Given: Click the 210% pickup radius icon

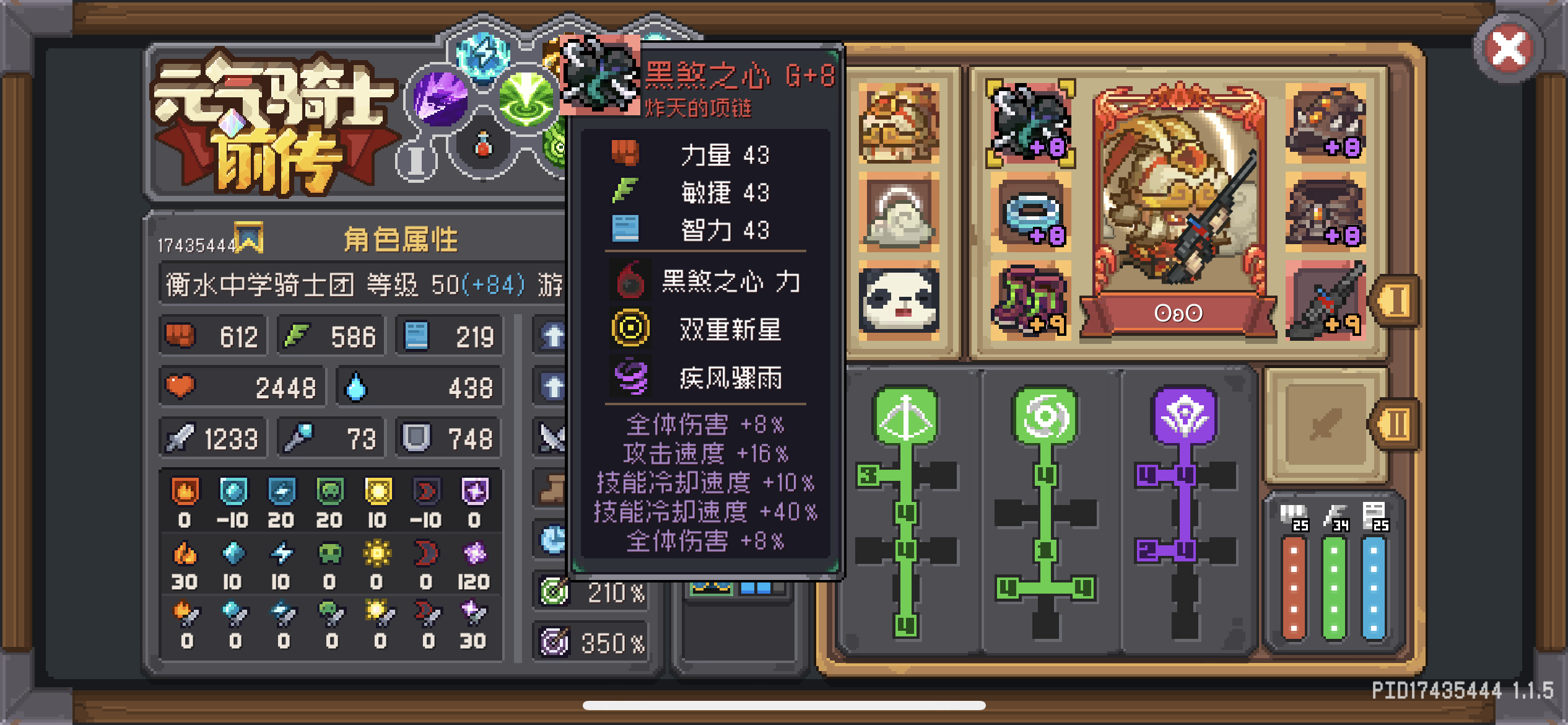Looking at the screenshot, I should tap(553, 592).
